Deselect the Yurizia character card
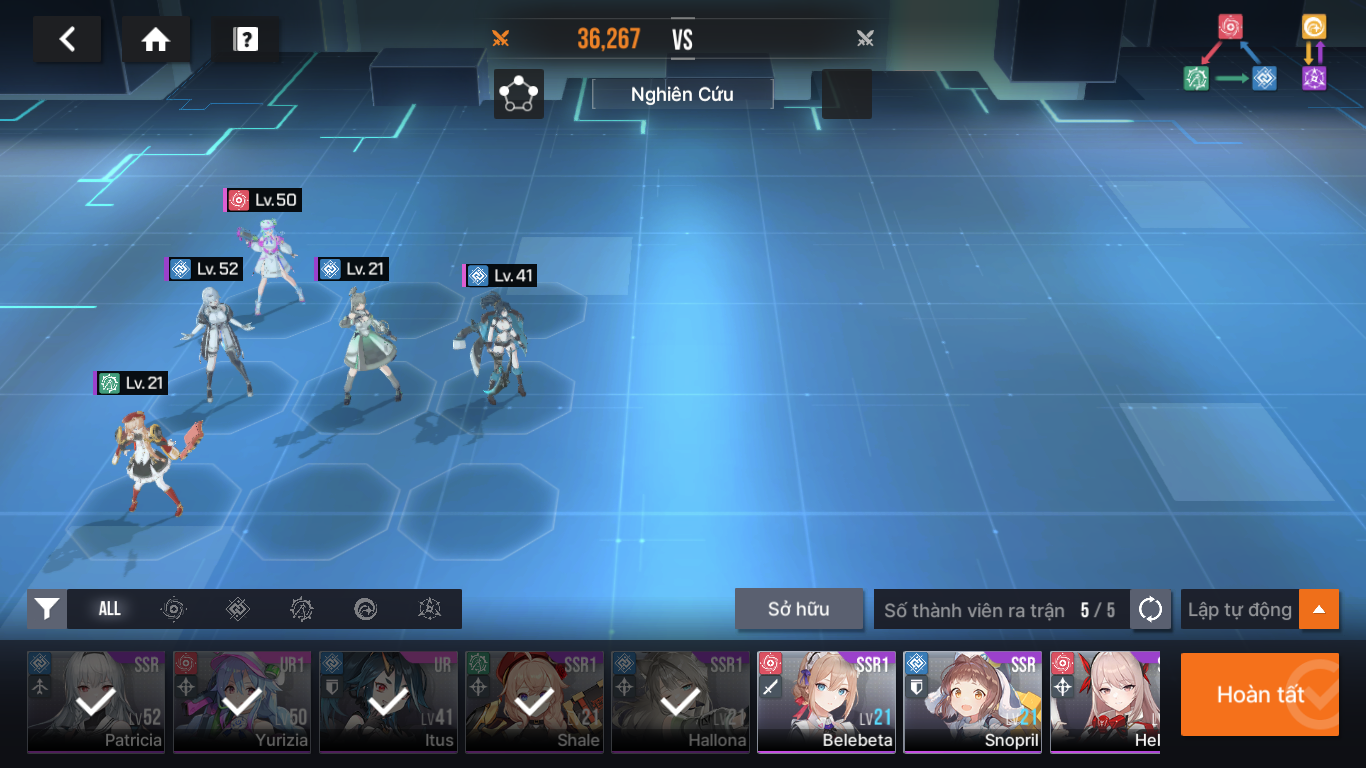Screen dimensions: 1366x768 (x=241, y=702)
